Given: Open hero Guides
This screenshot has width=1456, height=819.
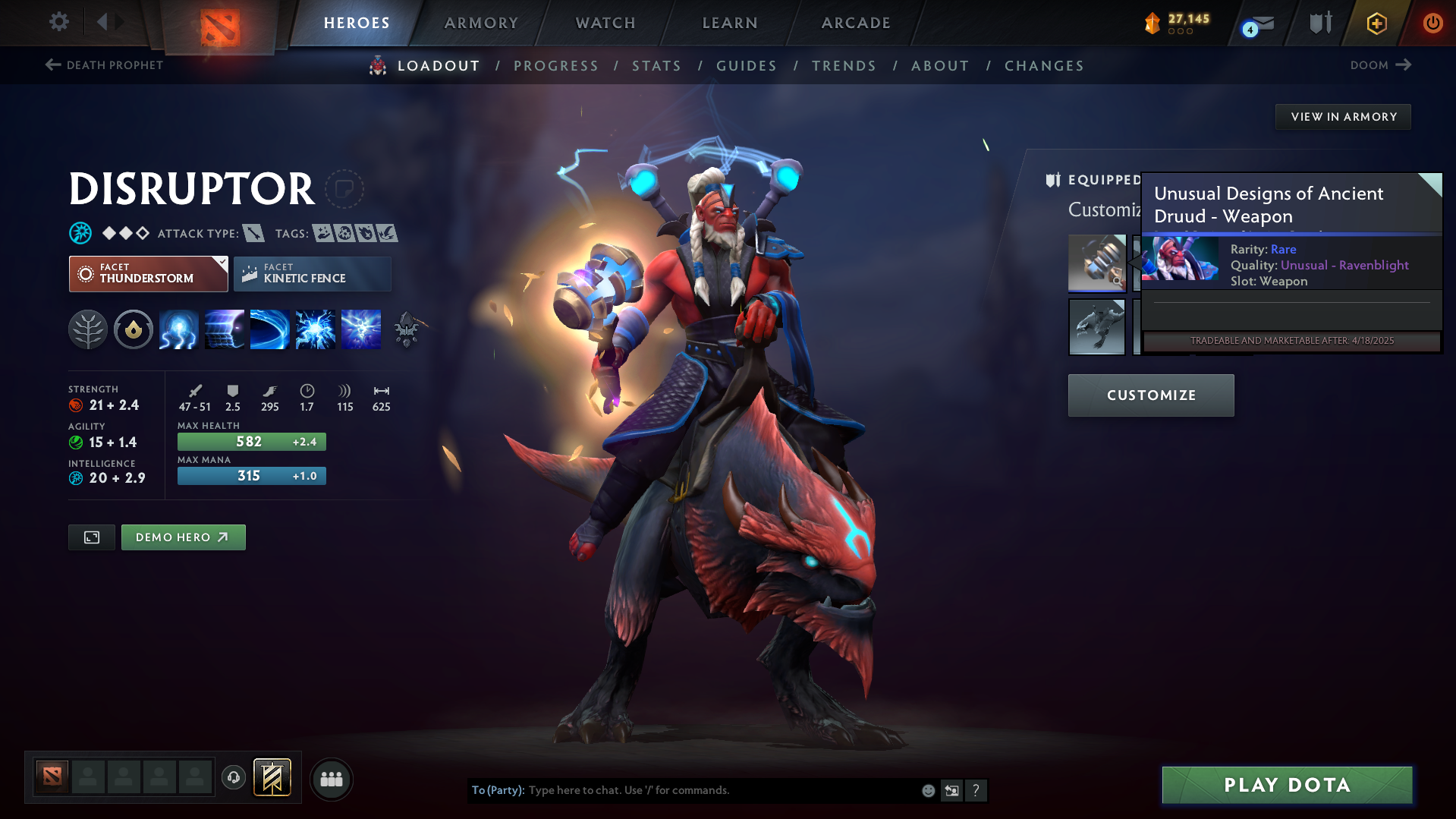Looking at the screenshot, I should click(x=747, y=66).
